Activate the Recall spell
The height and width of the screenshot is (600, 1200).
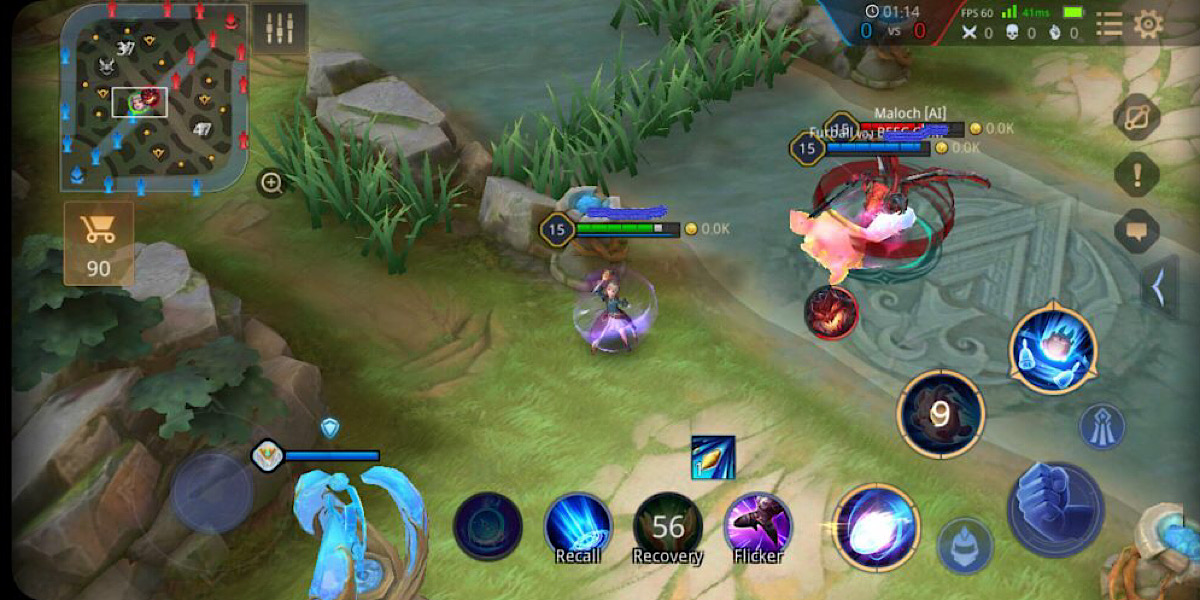tap(578, 527)
